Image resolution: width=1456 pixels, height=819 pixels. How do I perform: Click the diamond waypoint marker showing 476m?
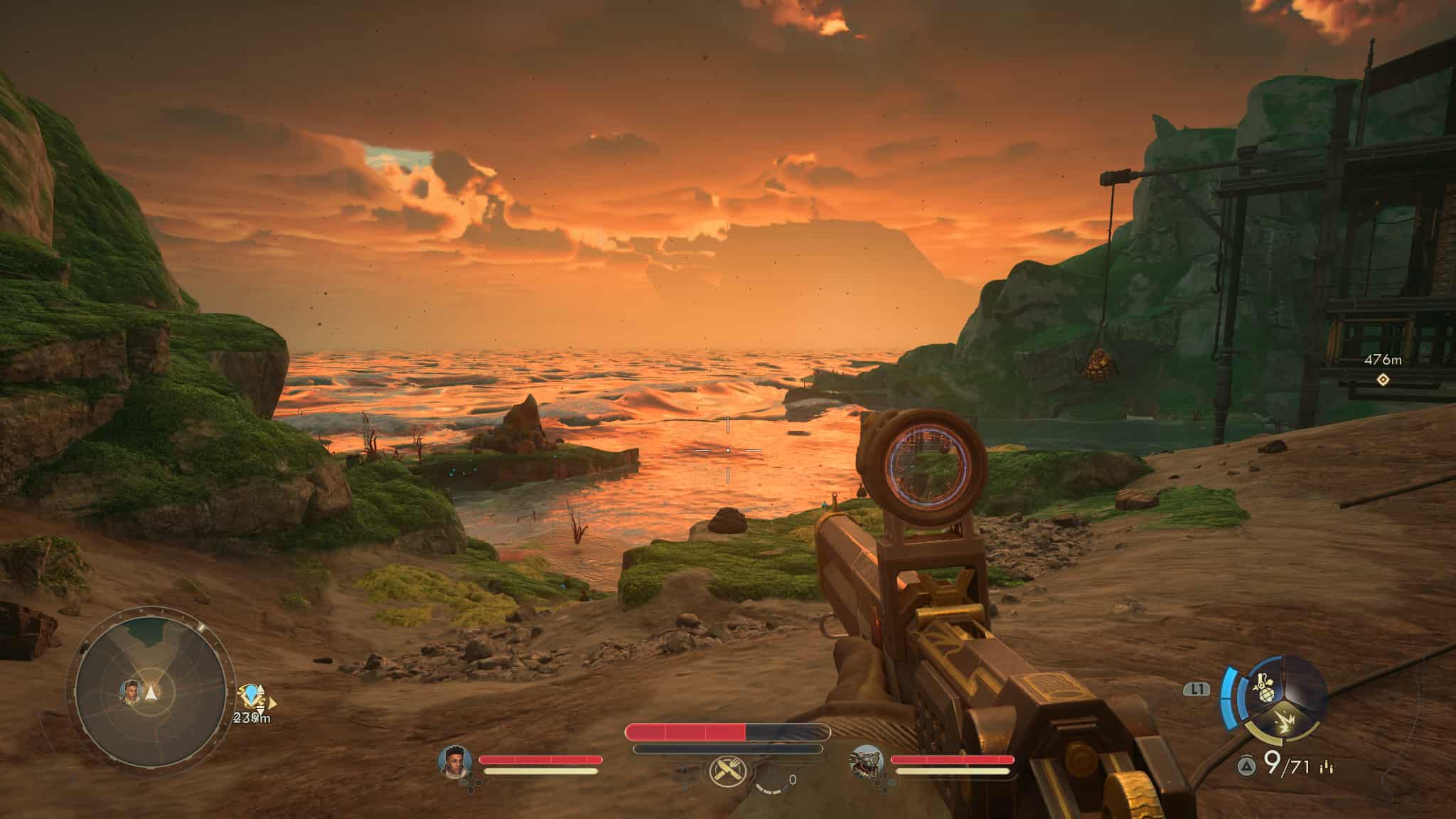[1381, 380]
